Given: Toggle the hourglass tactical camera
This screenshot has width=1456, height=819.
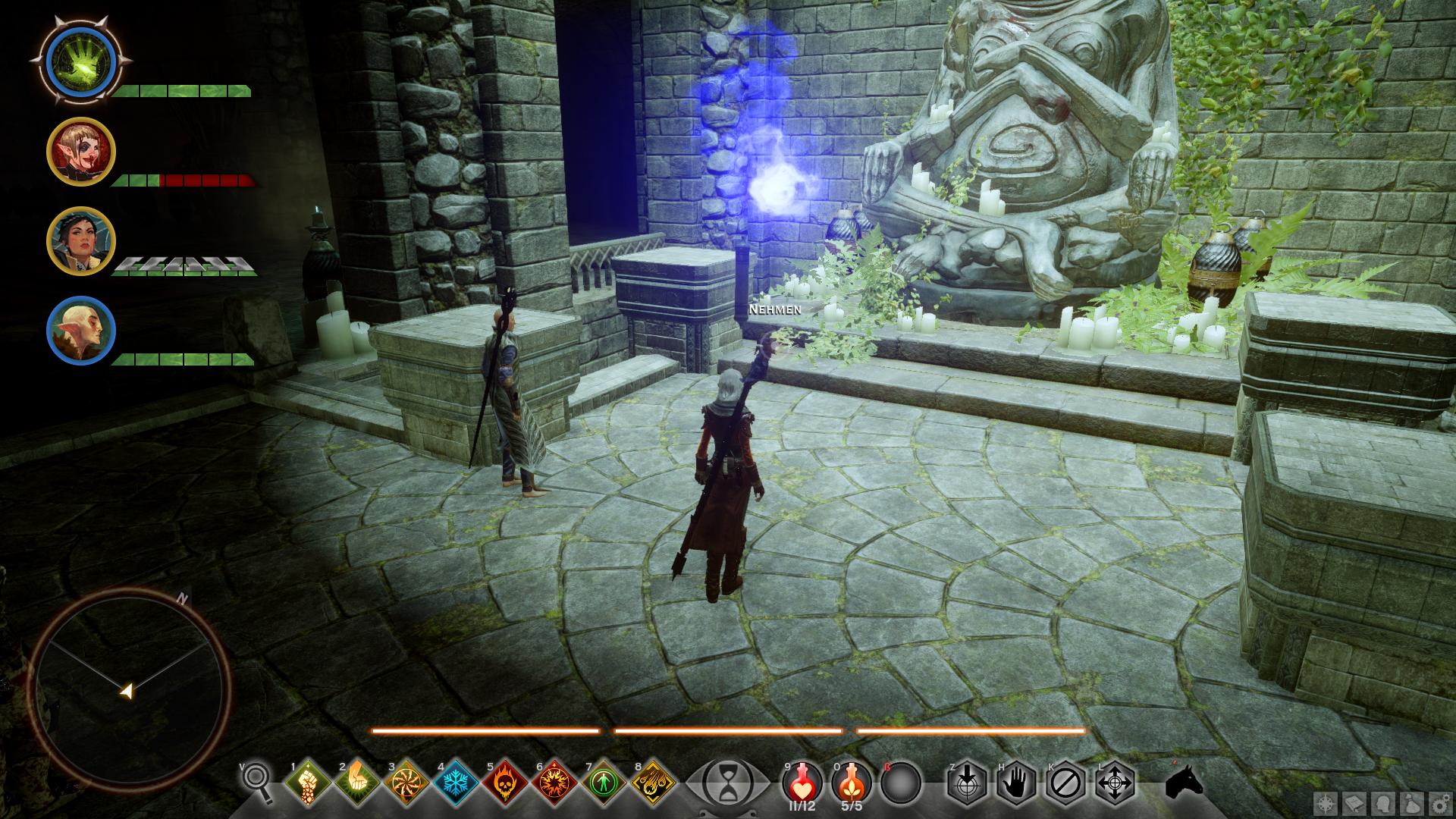Looking at the screenshot, I should 726,780.
